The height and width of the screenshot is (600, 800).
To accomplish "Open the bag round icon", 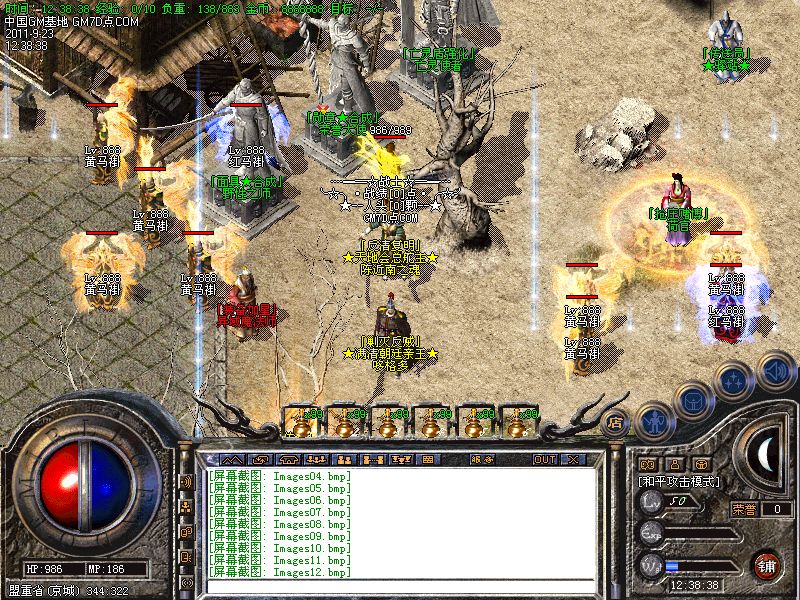I will click(695, 399).
